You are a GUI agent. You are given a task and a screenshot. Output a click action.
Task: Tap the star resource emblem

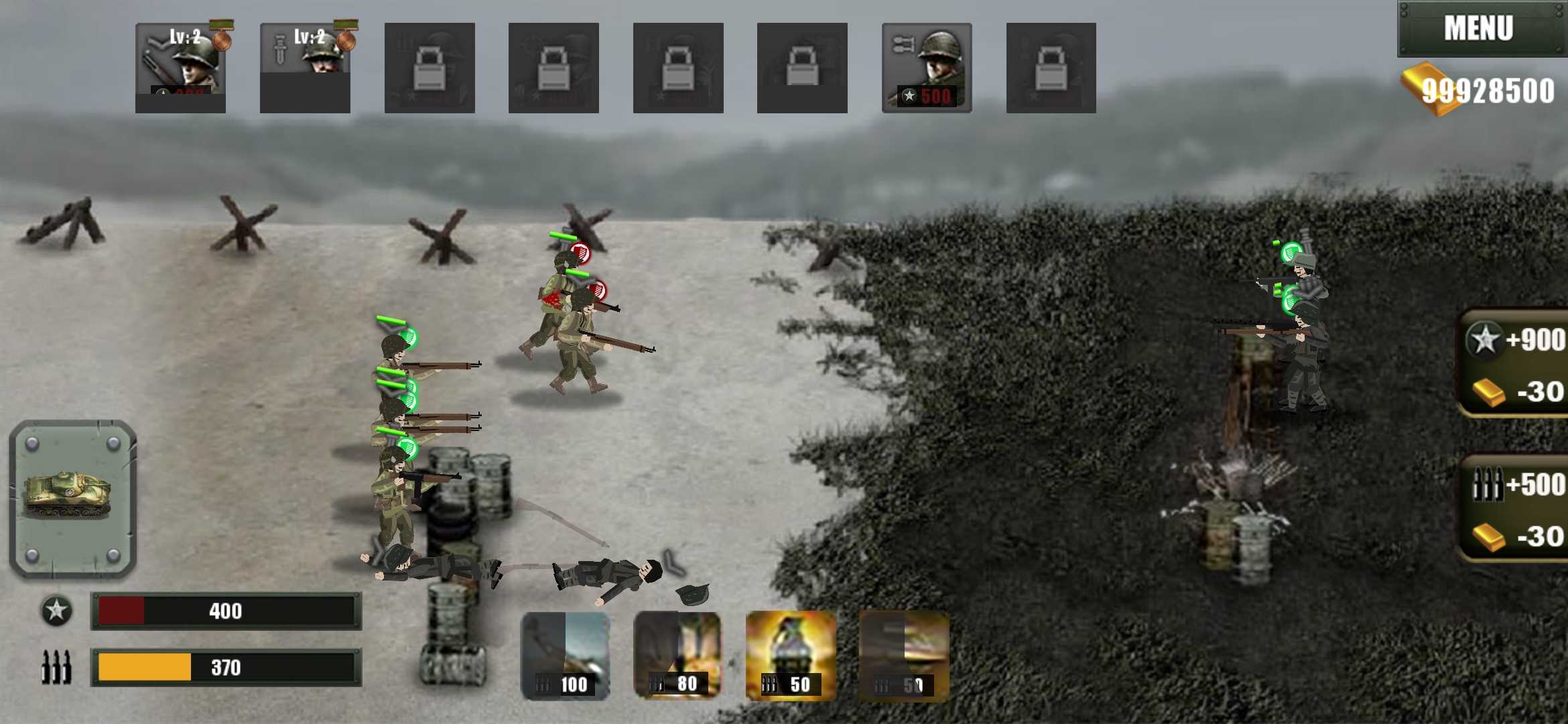pos(57,610)
